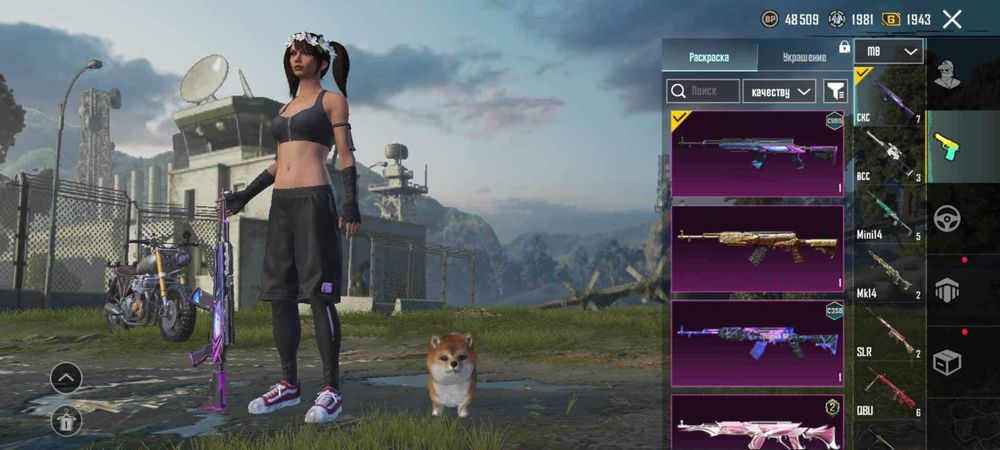Choose the golden AK rifle skin

(757, 247)
